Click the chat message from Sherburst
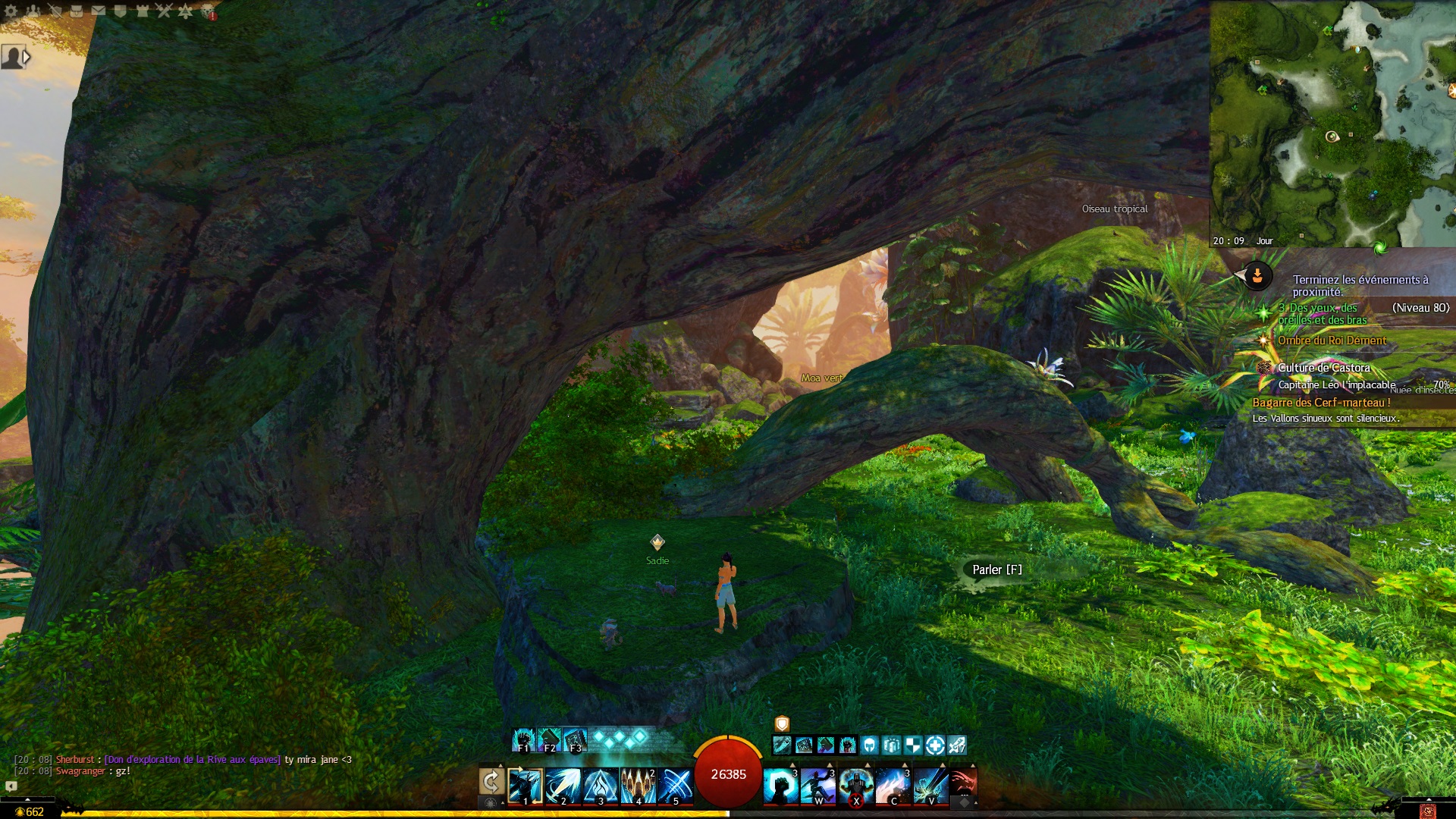 point(182,759)
